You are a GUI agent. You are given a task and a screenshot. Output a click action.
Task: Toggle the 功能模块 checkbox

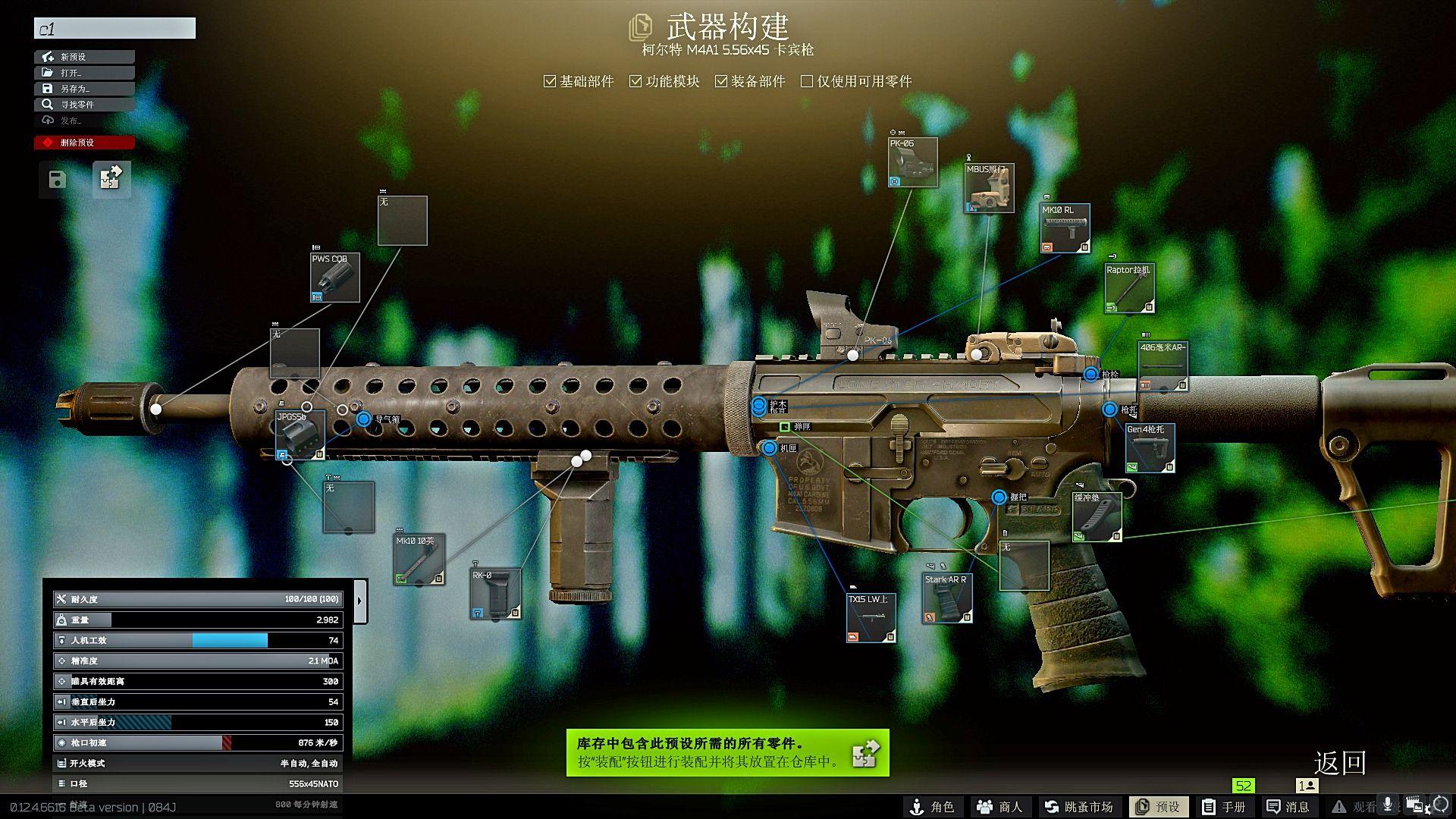pyautogui.click(x=635, y=81)
